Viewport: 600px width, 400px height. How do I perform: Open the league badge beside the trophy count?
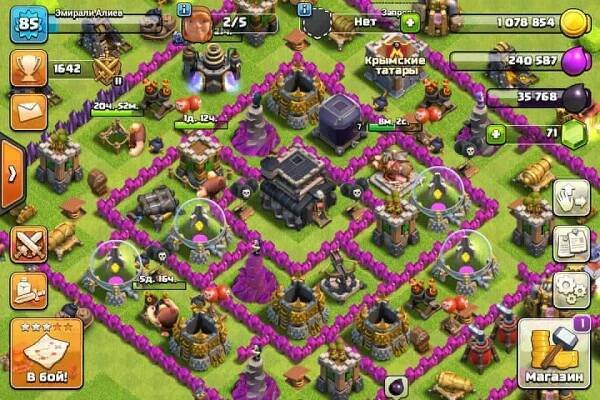[x=106, y=70]
